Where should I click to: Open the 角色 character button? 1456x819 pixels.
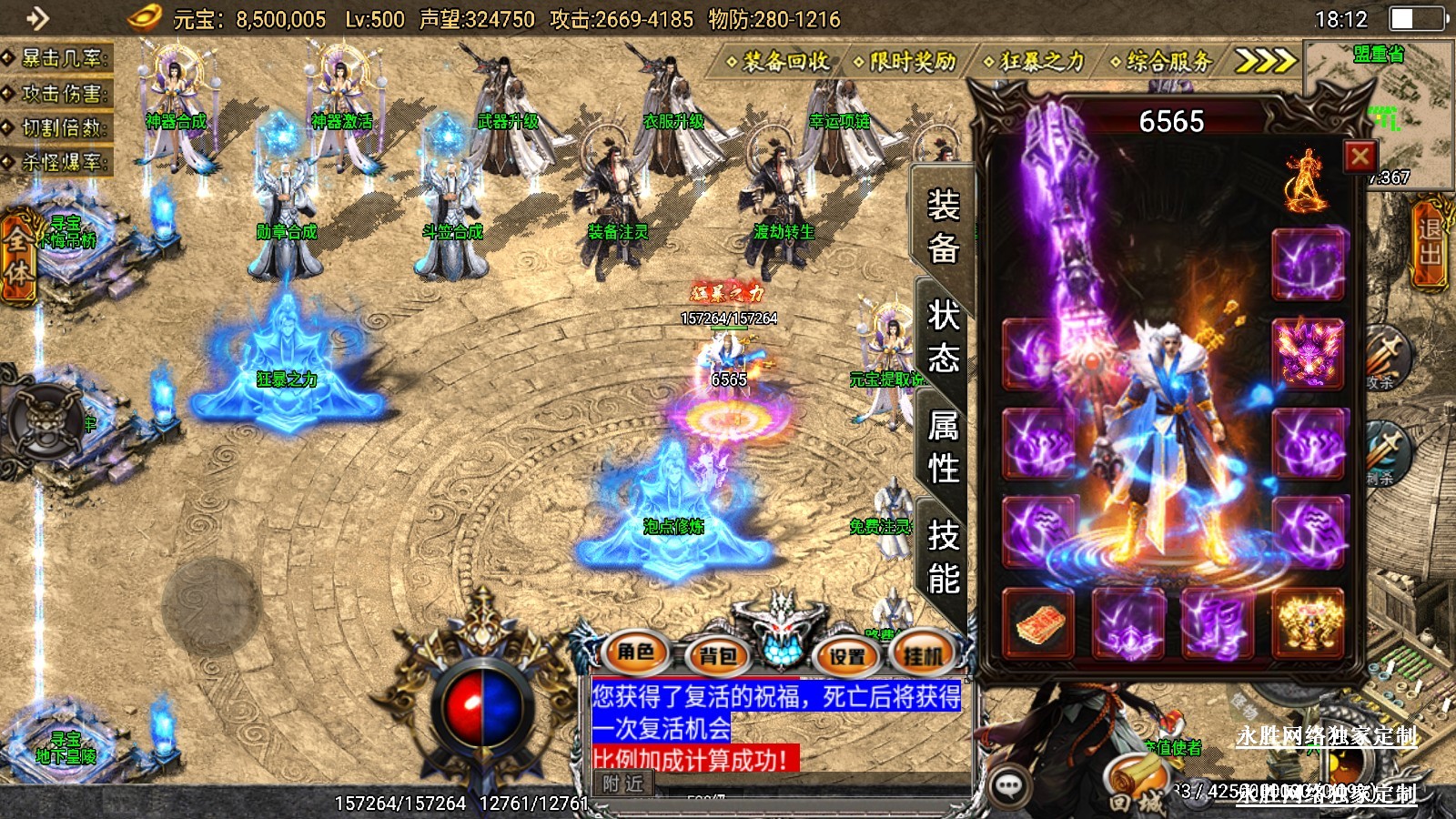click(636, 652)
